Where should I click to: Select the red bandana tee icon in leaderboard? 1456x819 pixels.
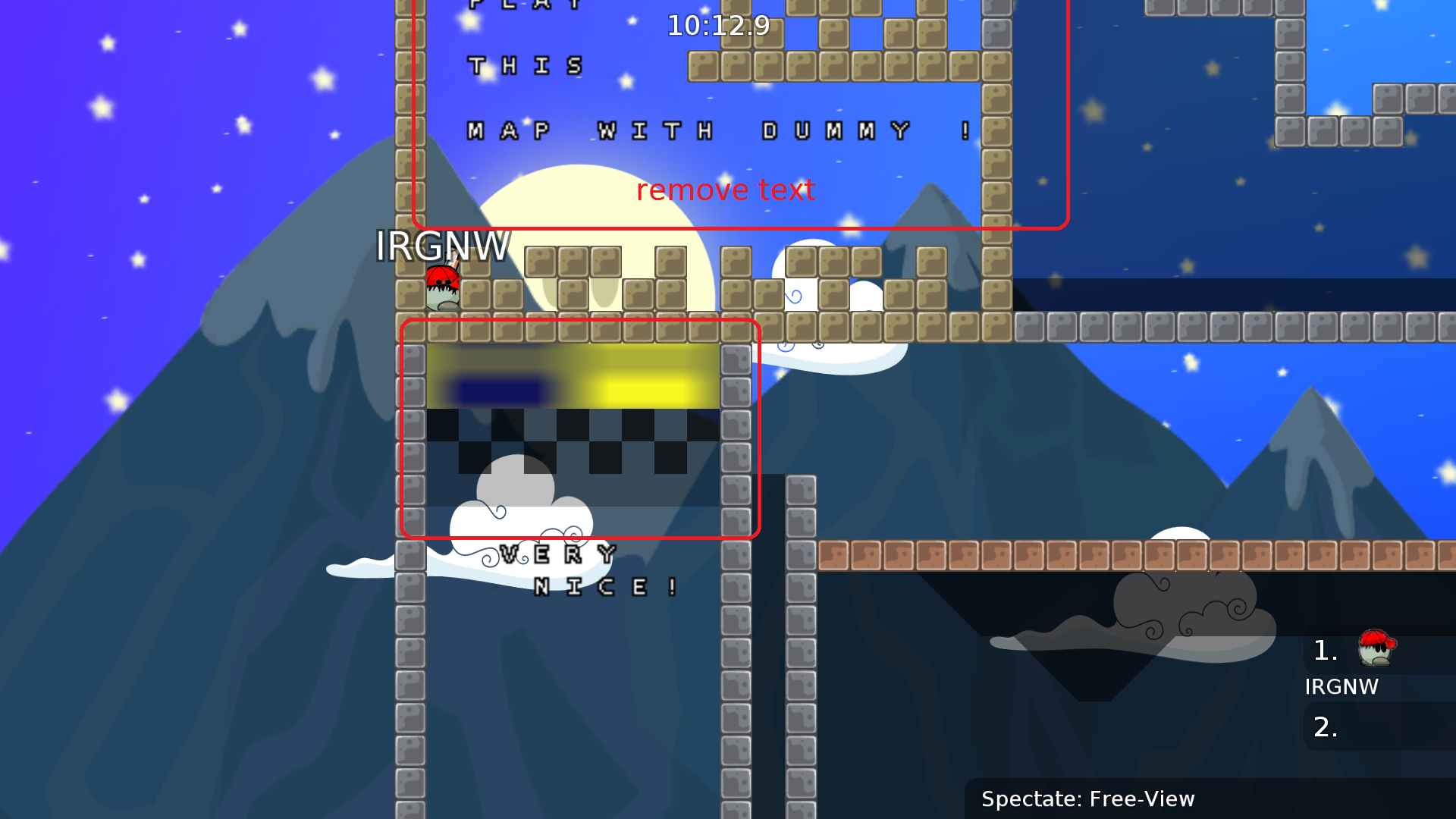pos(1374,648)
